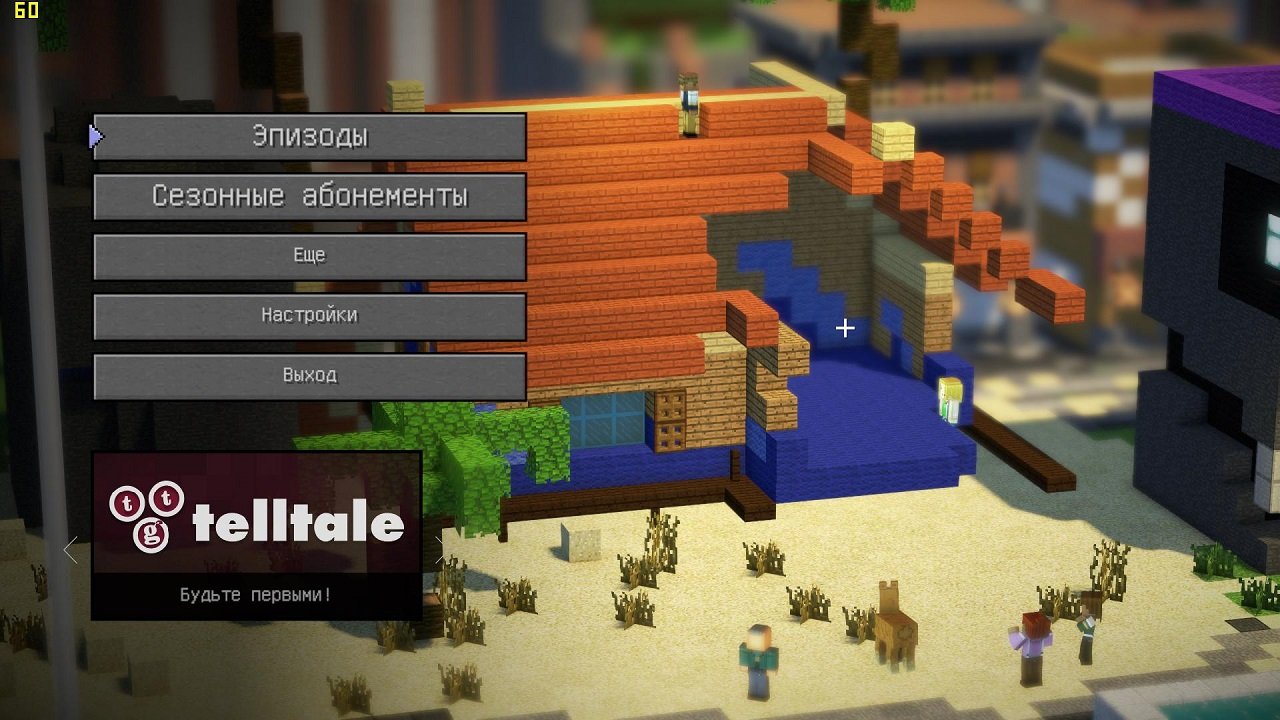This screenshot has width=1280, height=720.
Task: Go back in the carousel with the left chevron
Action: pyautogui.click(x=68, y=547)
